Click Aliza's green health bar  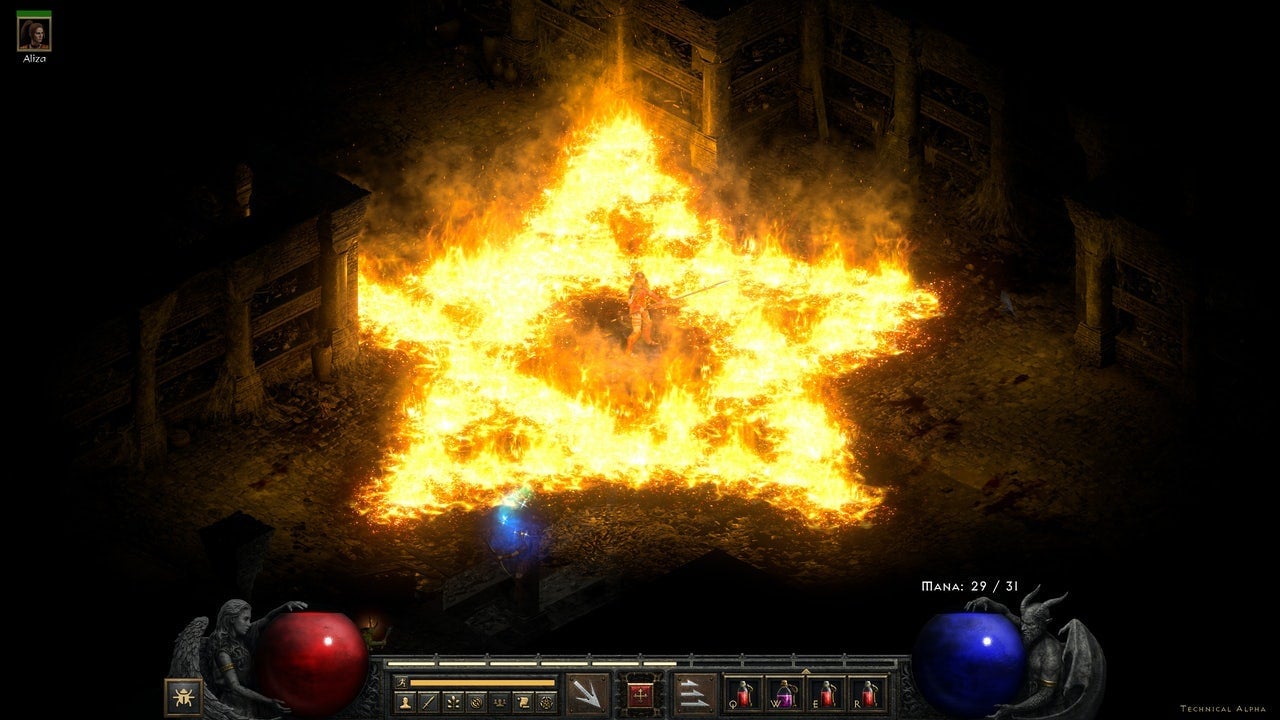pos(35,13)
